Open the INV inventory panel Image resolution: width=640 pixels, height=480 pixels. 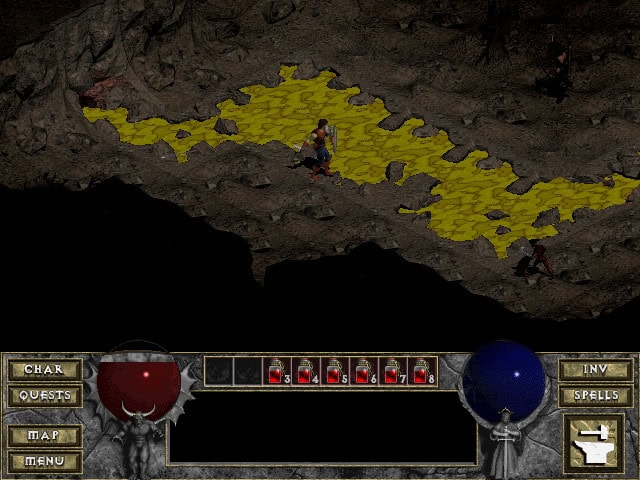tap(595, 370)
